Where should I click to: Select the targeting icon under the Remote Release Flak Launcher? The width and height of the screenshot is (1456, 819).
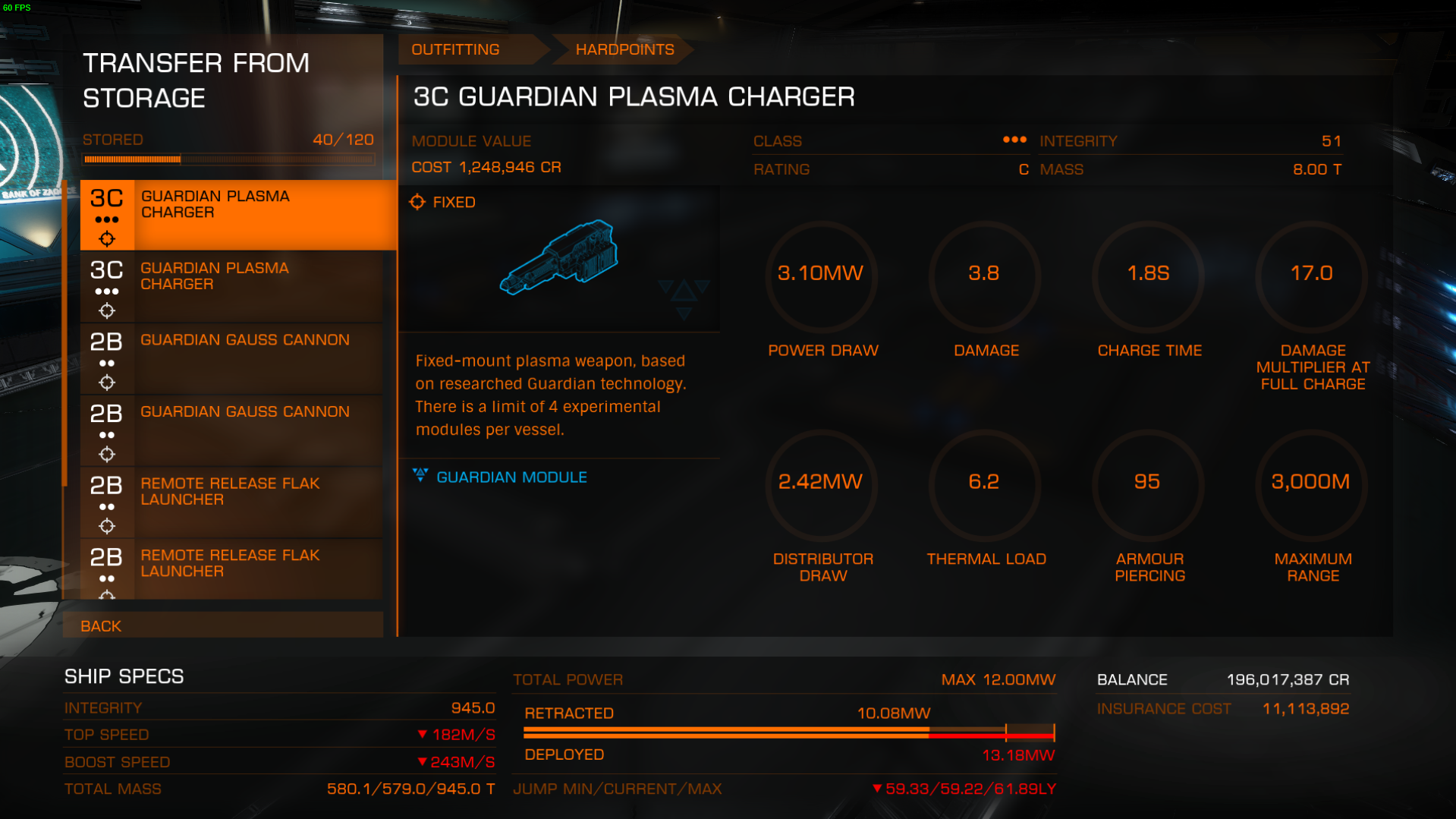tap(107, 526)
